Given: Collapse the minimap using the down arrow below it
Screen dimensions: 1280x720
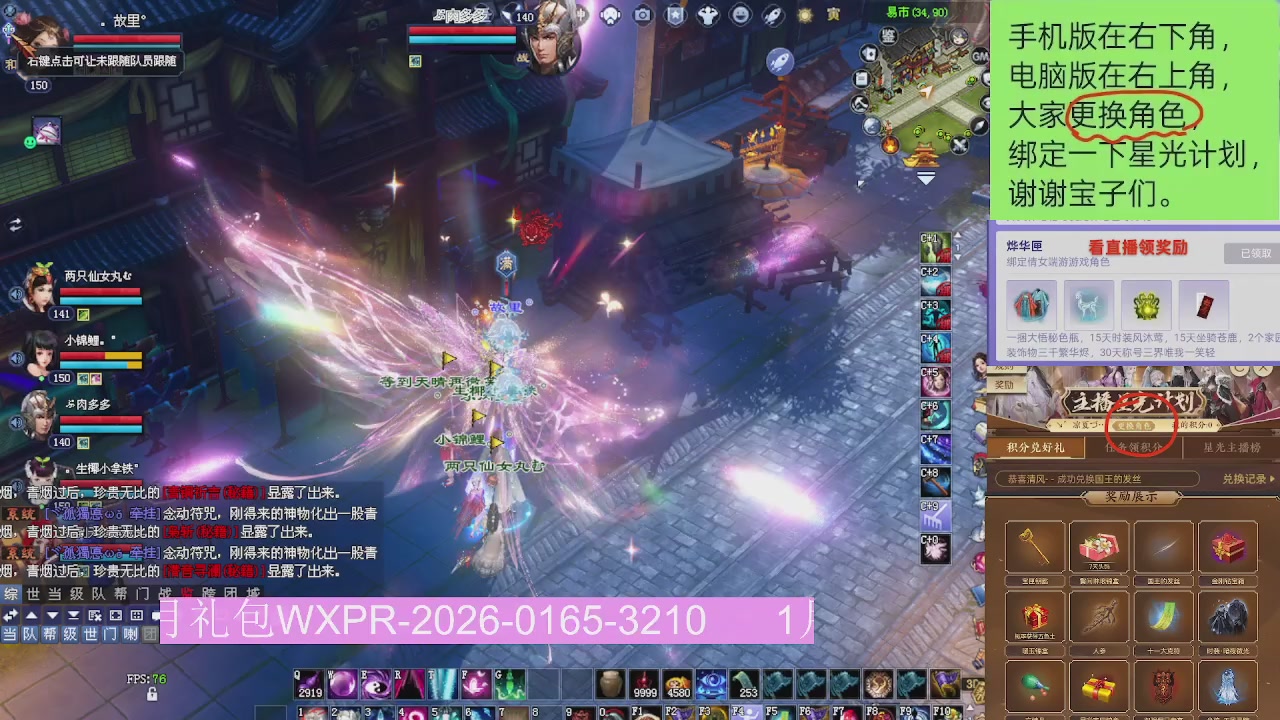Looking at the screenshot, I should click(x=926, y=176).
